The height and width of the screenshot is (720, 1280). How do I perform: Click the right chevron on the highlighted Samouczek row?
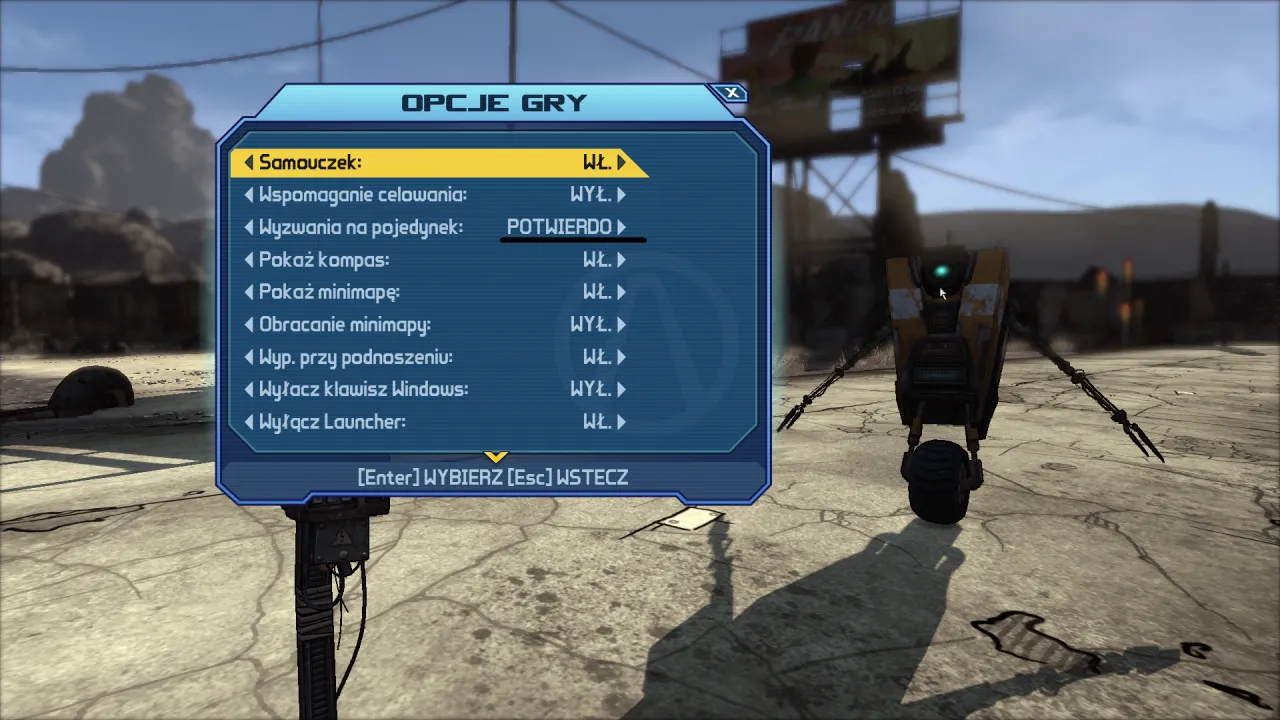(622, 161)
